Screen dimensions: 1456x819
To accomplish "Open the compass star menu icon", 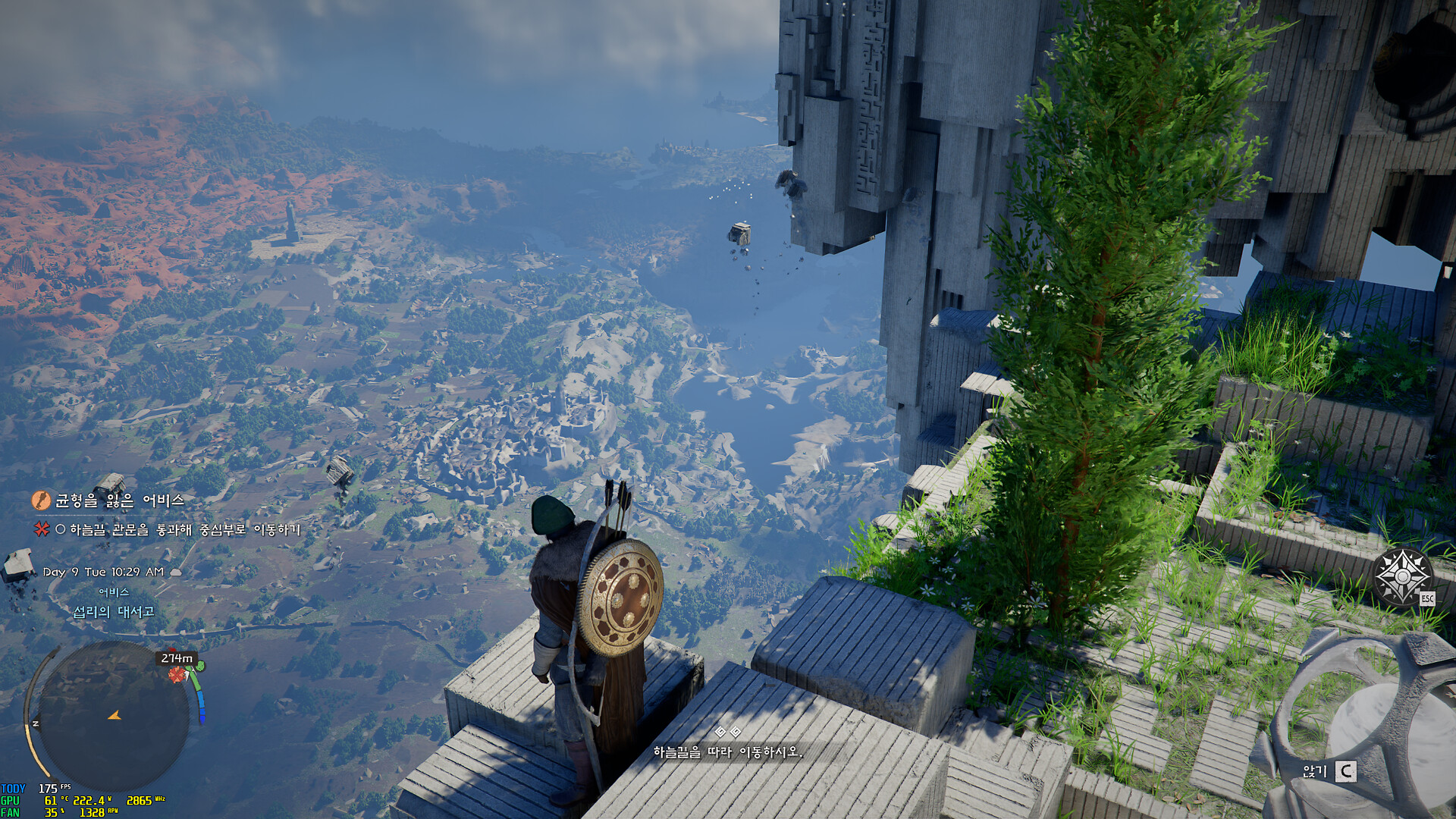I will tap(1402, 577).
